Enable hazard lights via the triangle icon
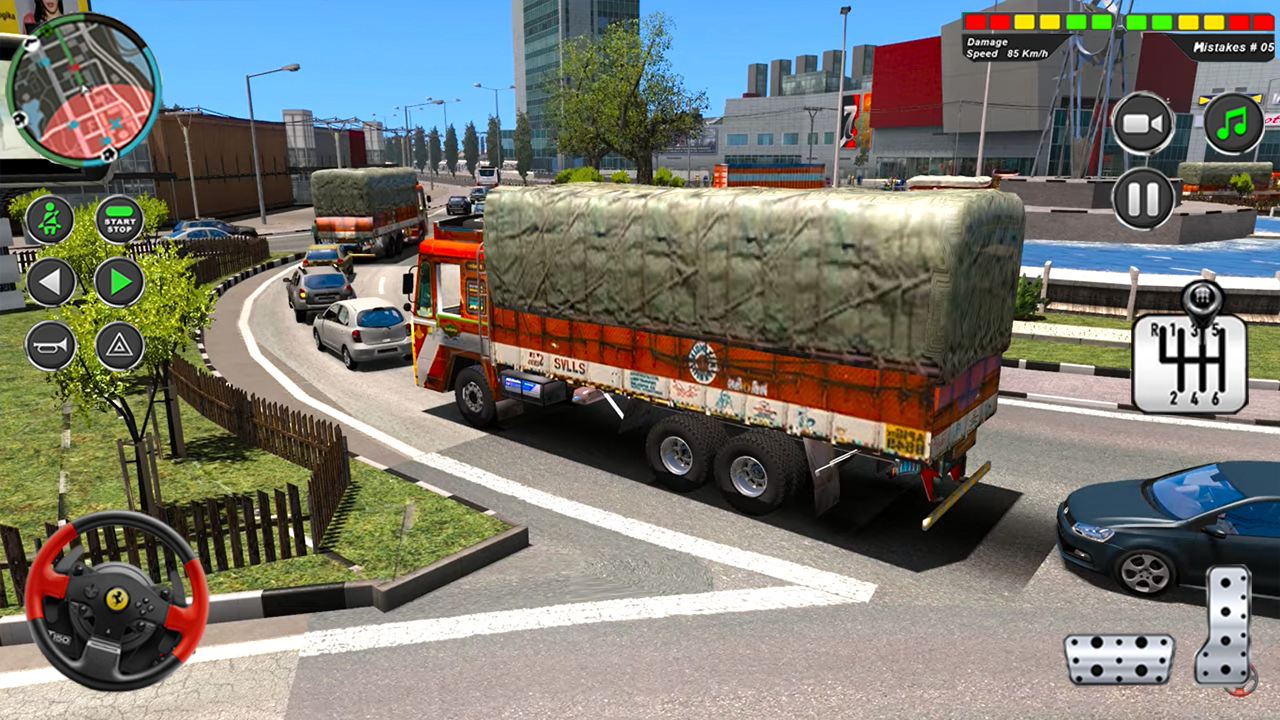Viewport: 1280px width, 720px height. tap(118, 343)
